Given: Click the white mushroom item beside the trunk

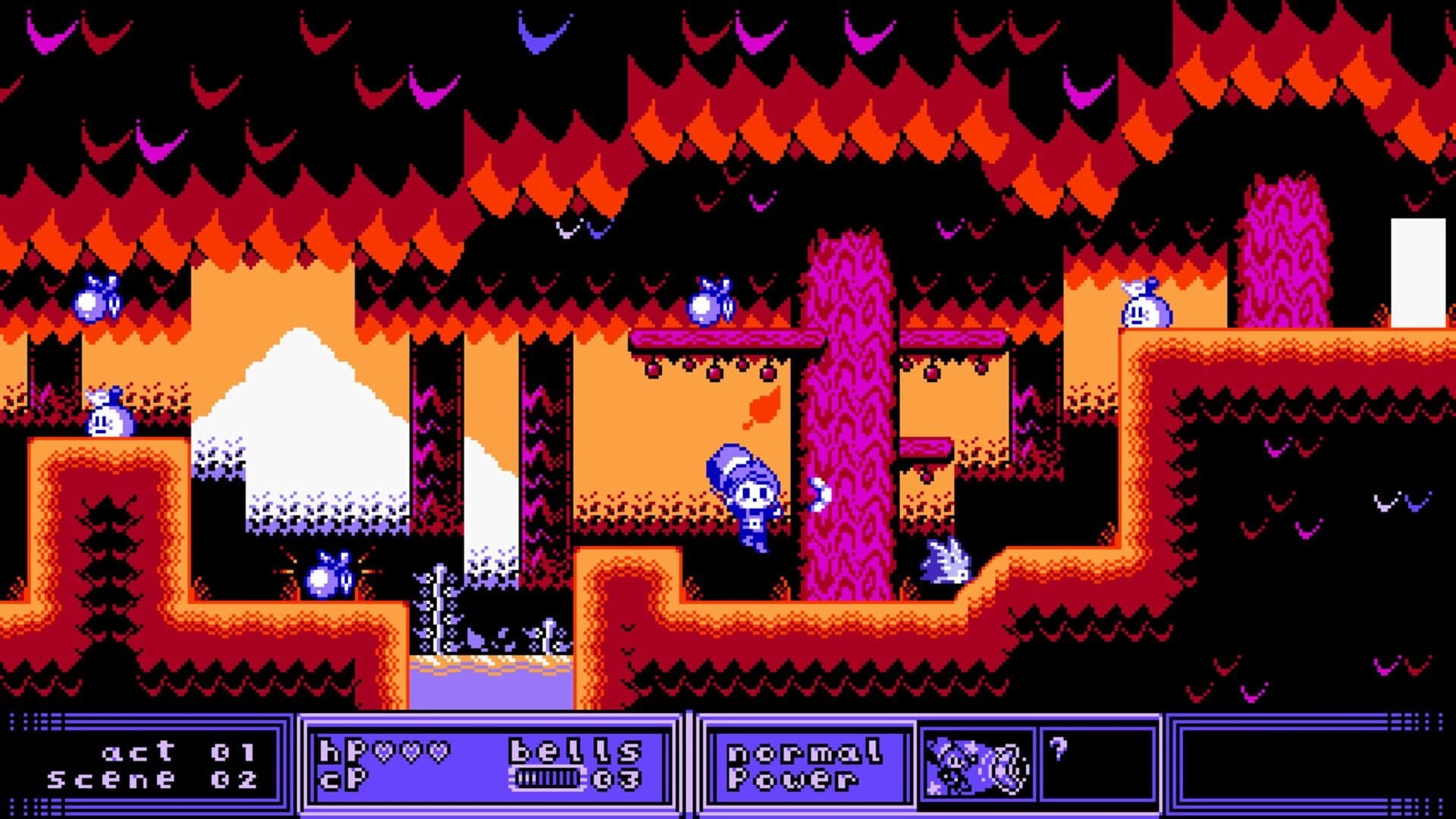Looking at the screenshot, I should click(819, 493).
